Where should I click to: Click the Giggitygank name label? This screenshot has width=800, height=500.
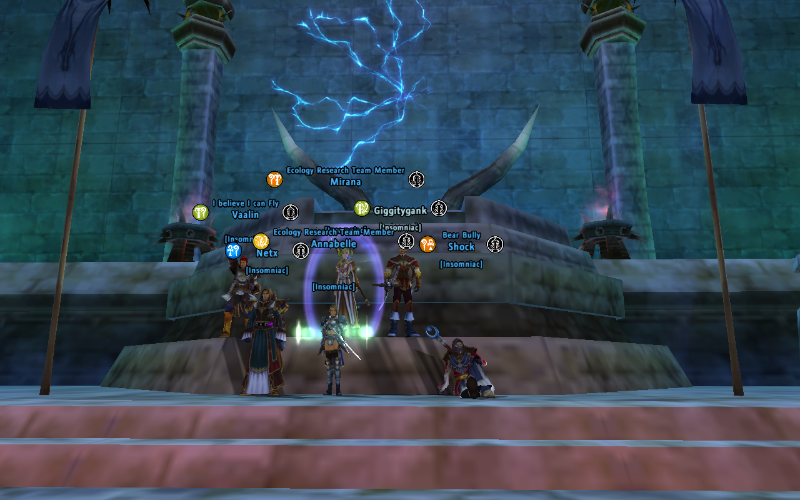tap(400, 210)
